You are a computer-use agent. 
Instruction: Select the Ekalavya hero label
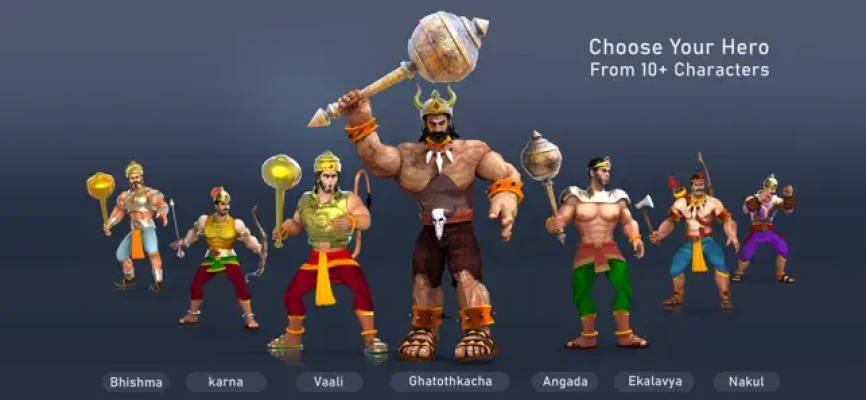pyautogui.click(x=653, y=382)
